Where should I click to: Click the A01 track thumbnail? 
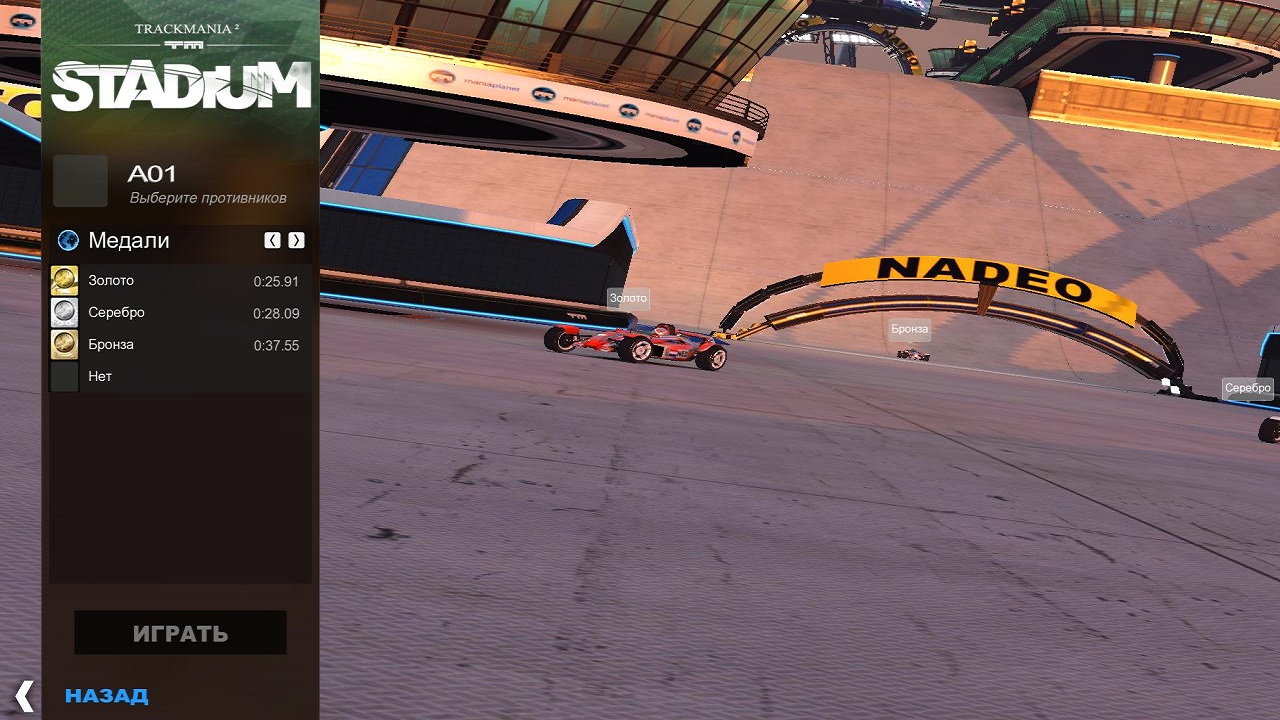80,181
